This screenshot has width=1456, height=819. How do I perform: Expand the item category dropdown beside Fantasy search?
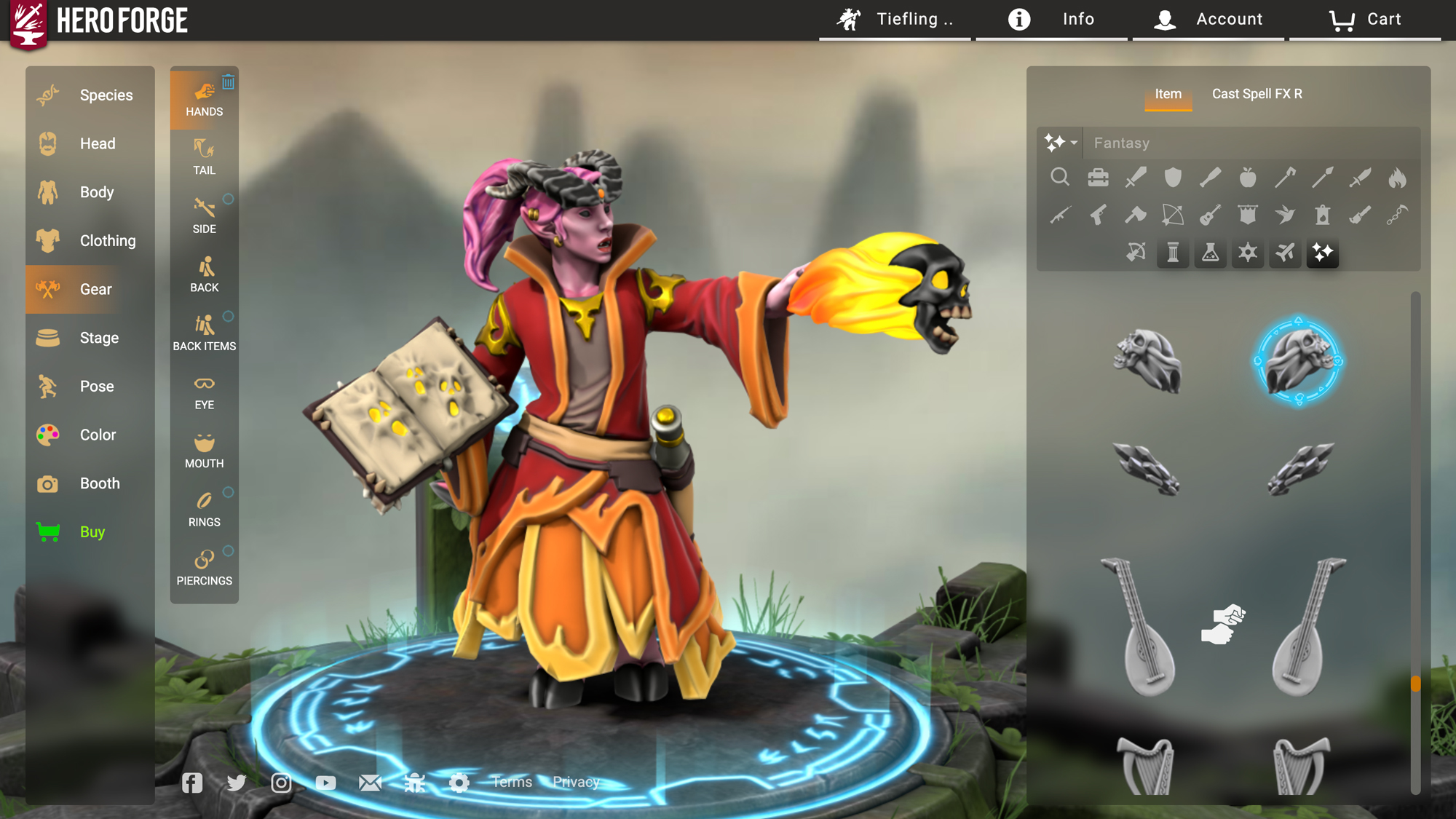click(1061, 143)
